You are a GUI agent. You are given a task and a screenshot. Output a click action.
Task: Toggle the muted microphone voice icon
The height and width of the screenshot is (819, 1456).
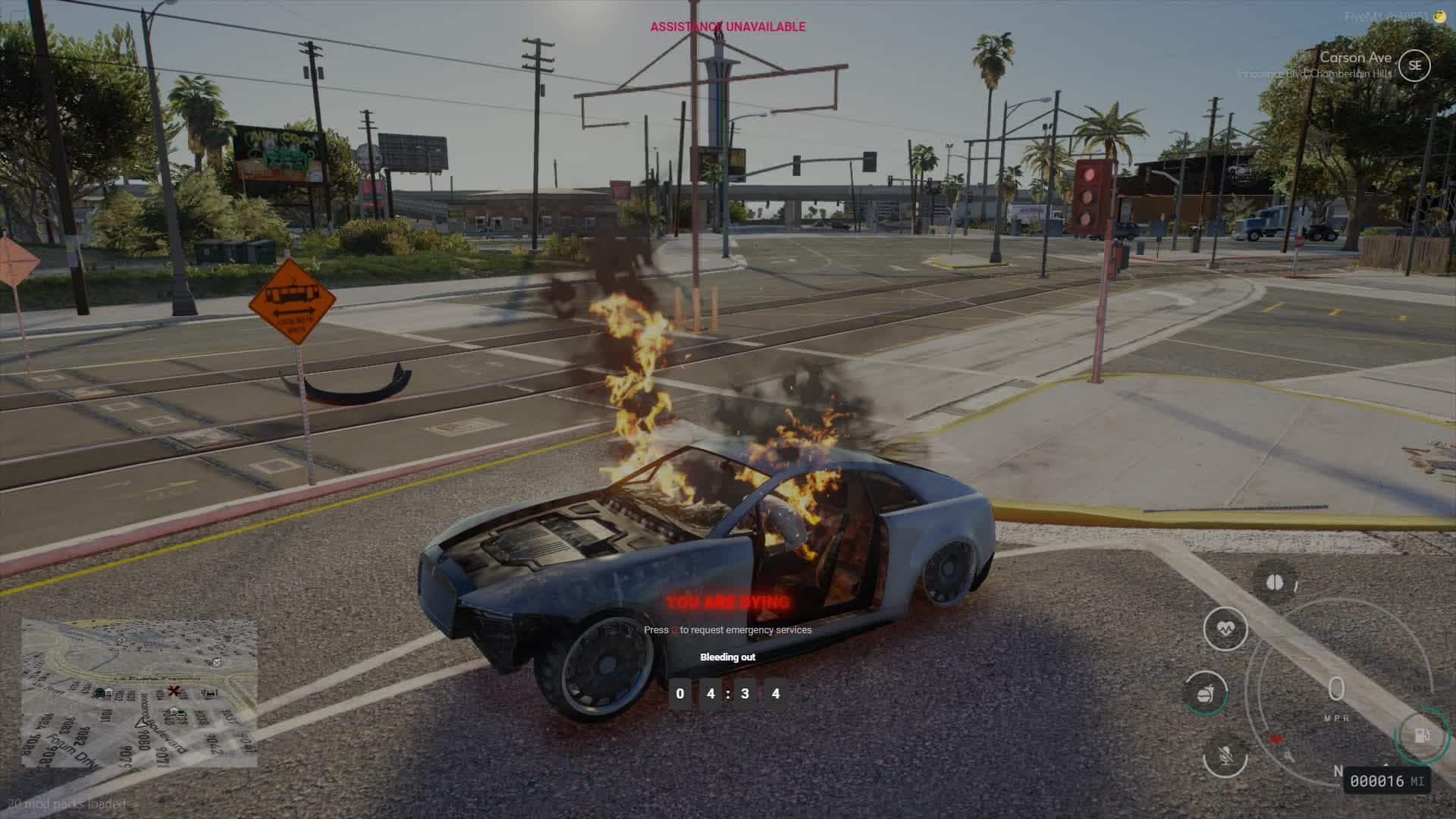coord(1225,755)
